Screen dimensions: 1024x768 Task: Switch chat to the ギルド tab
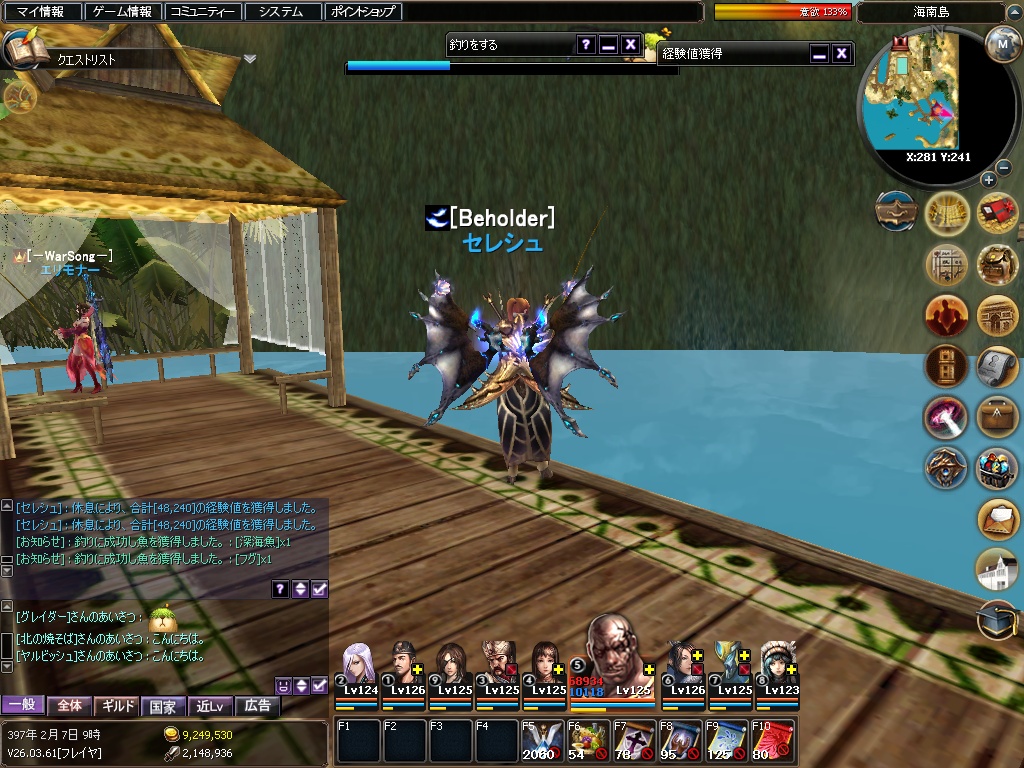coord(117,706)
